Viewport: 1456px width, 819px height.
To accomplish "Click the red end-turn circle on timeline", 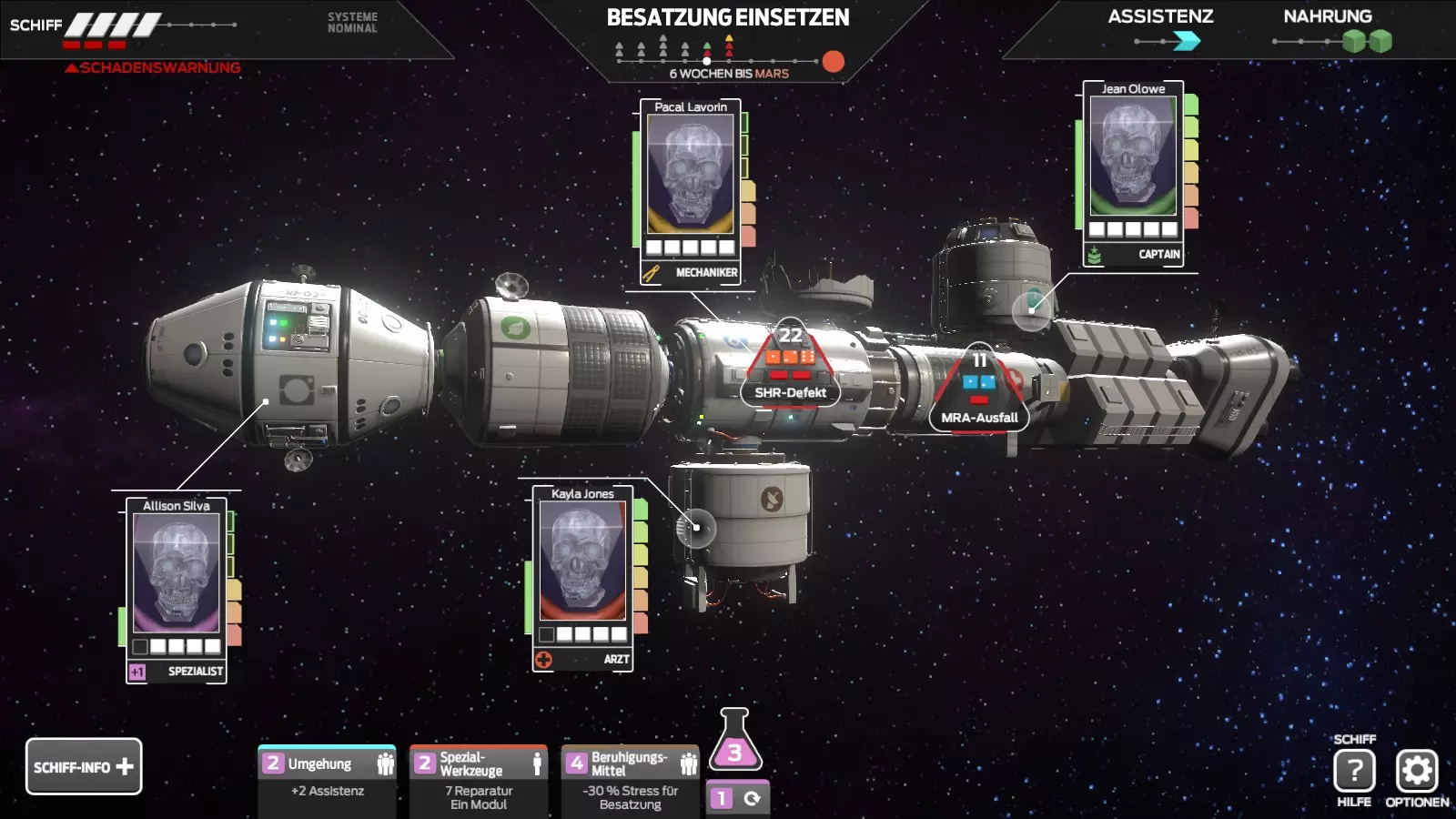I will click(833, 61).
